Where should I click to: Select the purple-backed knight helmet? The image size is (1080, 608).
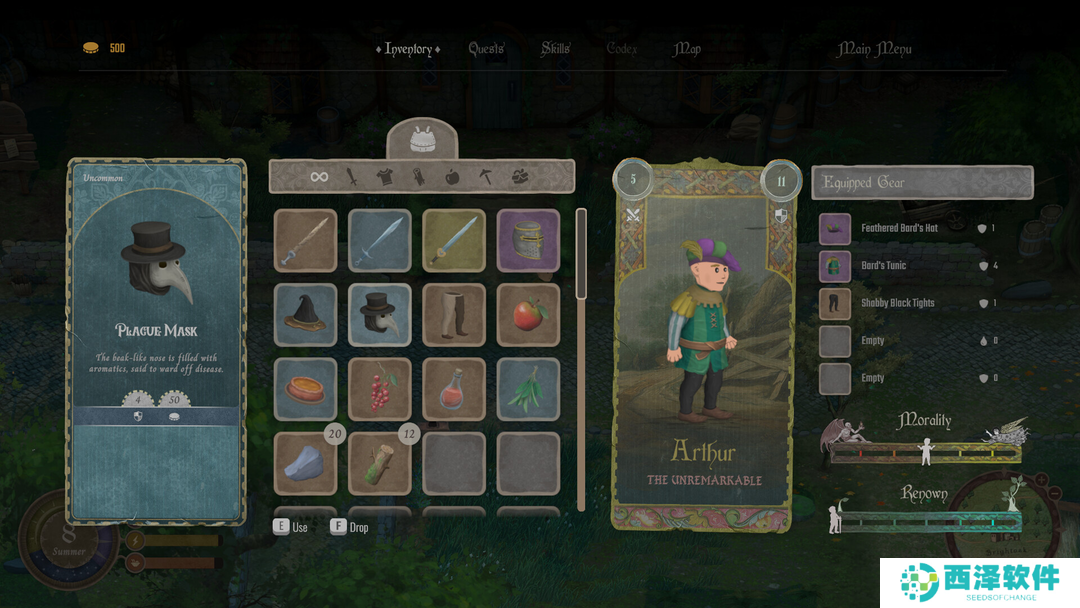click(x=528, y=240)
